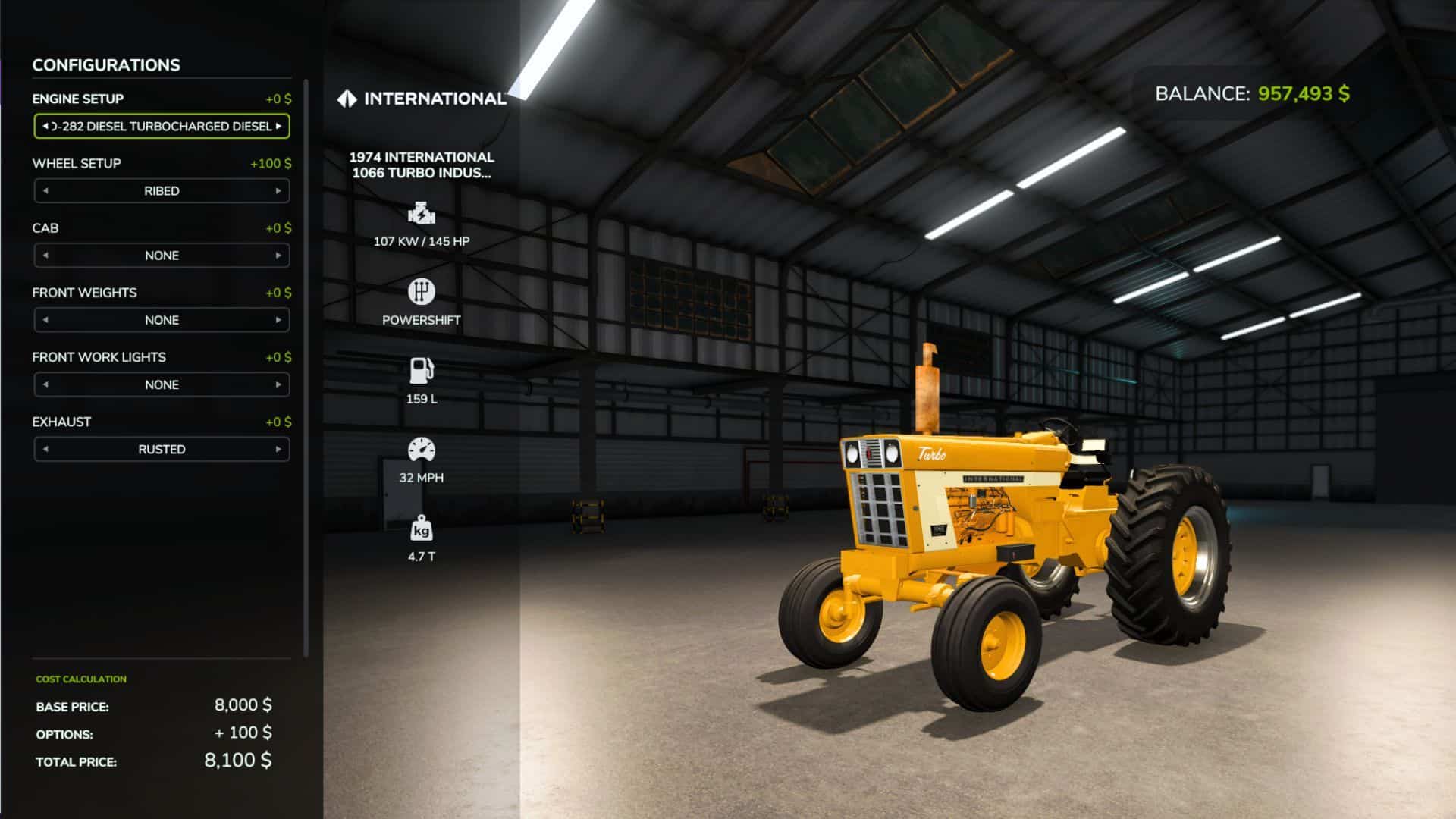Select next Engine Setup option
This screenshot has width=1456, height=819.
pos(279,127)
